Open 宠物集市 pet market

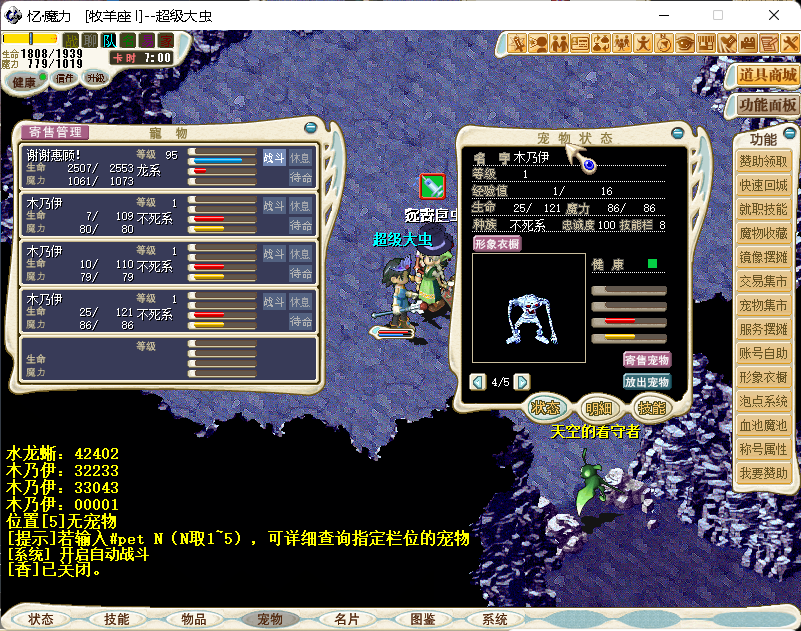tap(764, 305)
